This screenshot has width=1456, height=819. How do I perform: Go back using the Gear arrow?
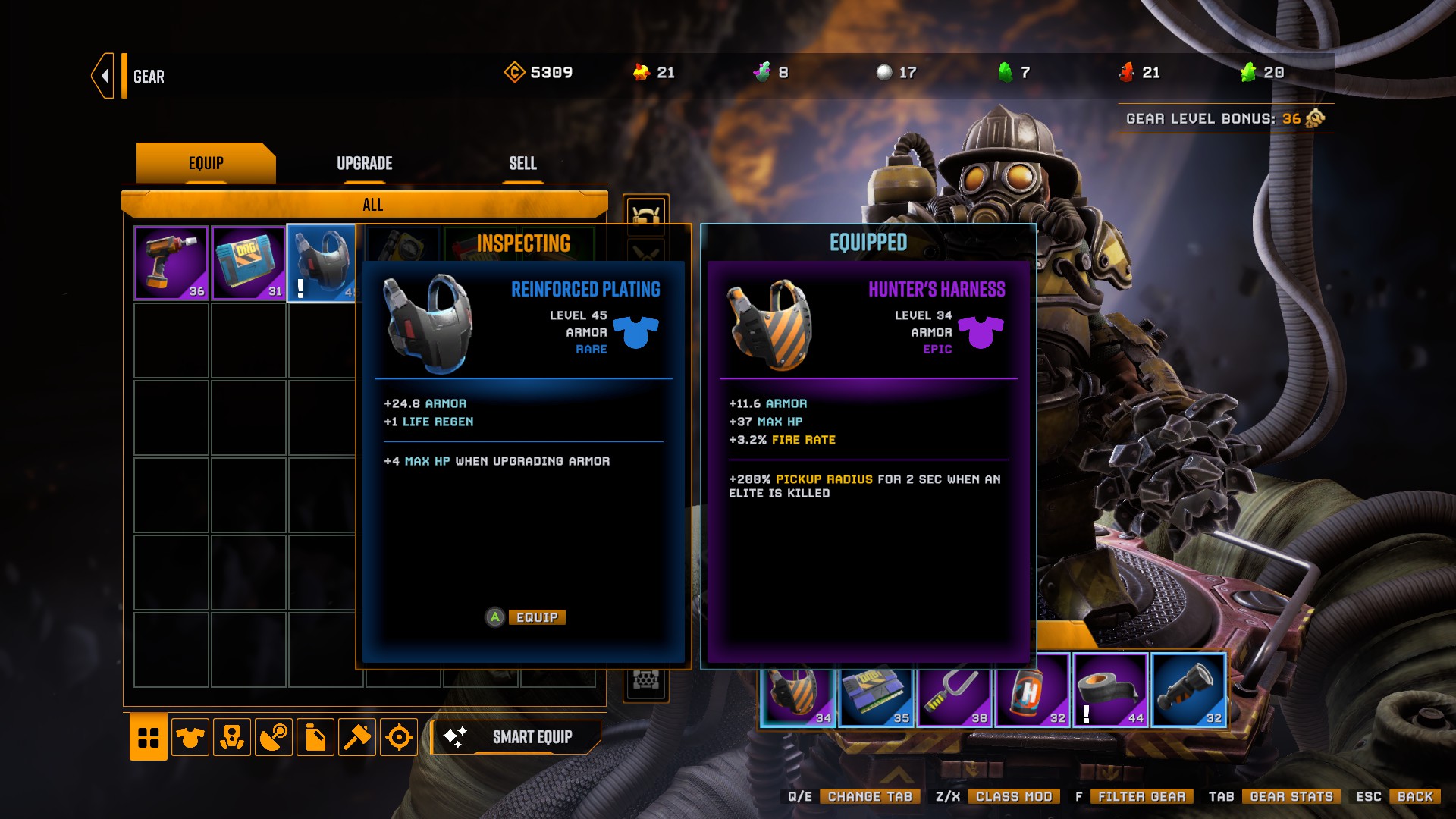(104, 76)
